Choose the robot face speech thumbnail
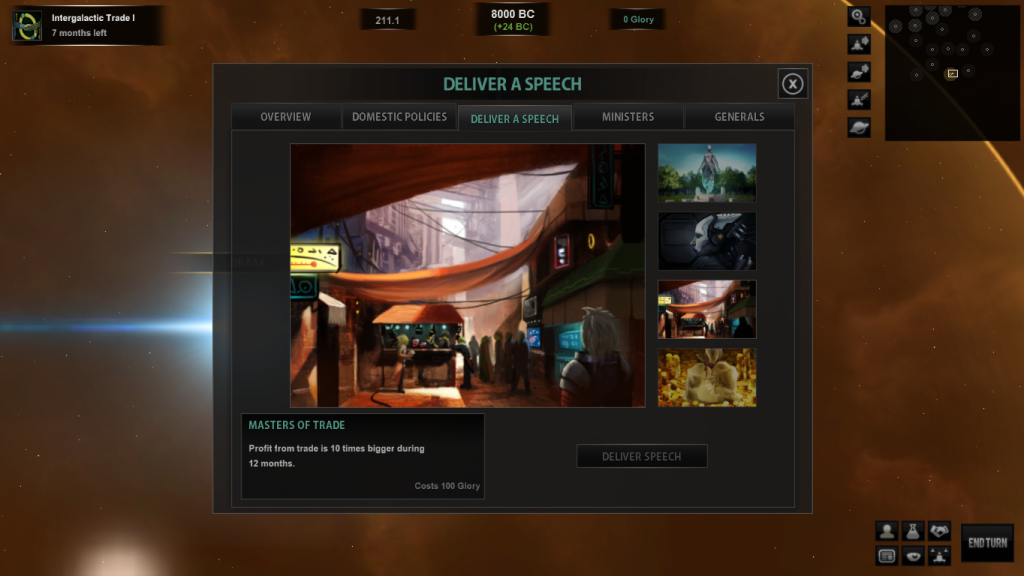The image size is (1024, 576). pos(707,241)
